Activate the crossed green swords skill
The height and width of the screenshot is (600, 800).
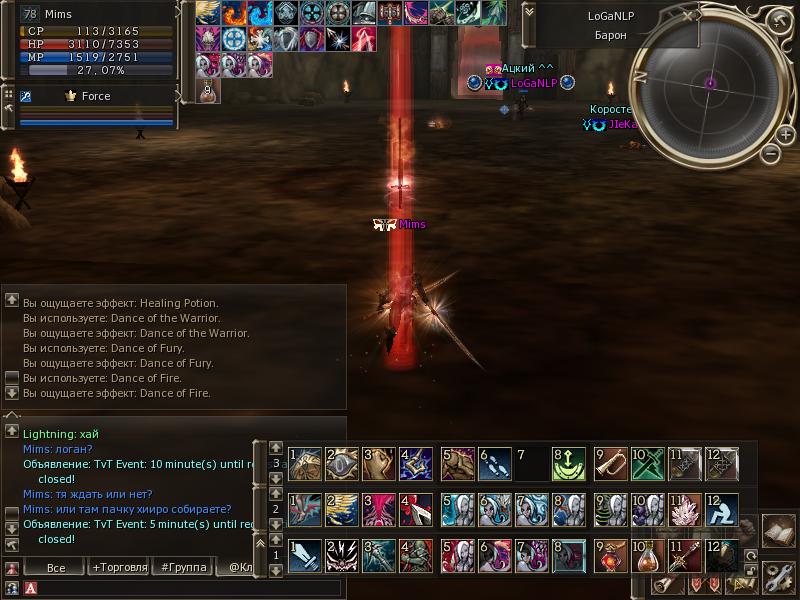pos(647,463)
